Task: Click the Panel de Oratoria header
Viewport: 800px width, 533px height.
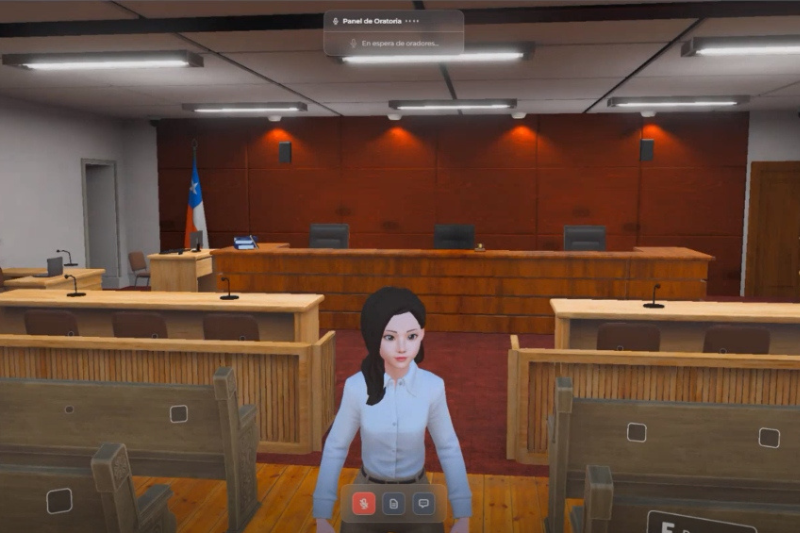Action: pos(371,20)
